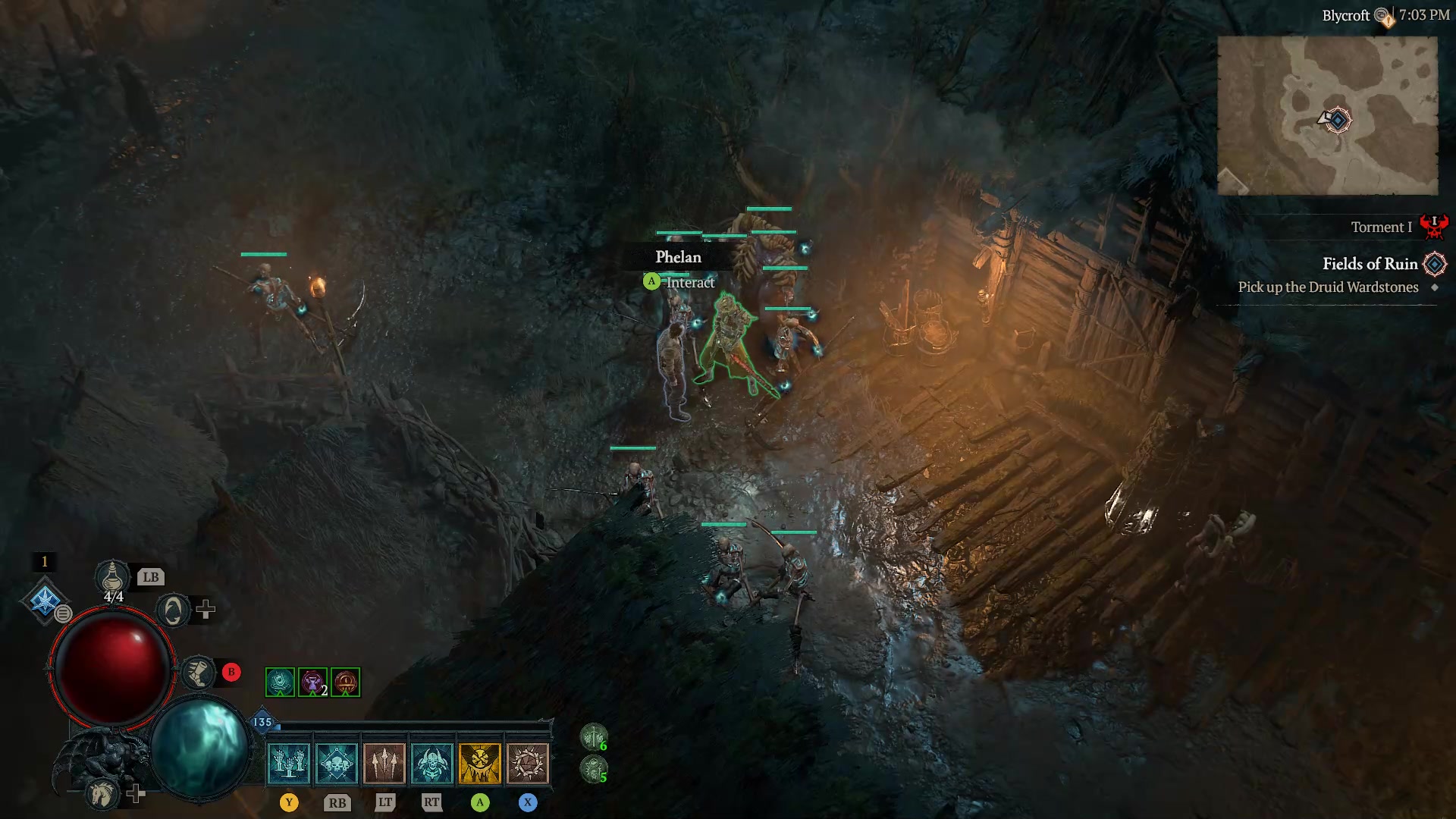
Task: Select the horned-skull Decrepify skill icon
Action: [x=434, y=762]
